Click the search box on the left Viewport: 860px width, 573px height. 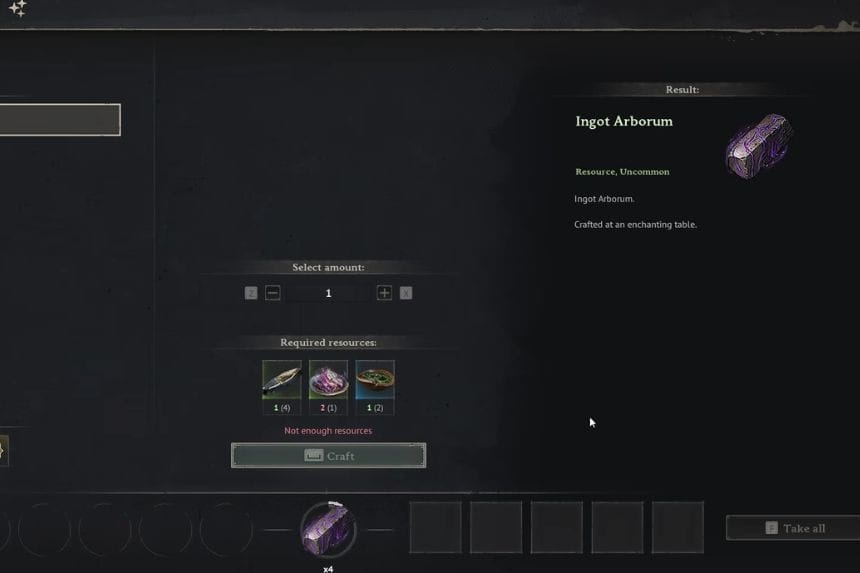pos(60,120)
